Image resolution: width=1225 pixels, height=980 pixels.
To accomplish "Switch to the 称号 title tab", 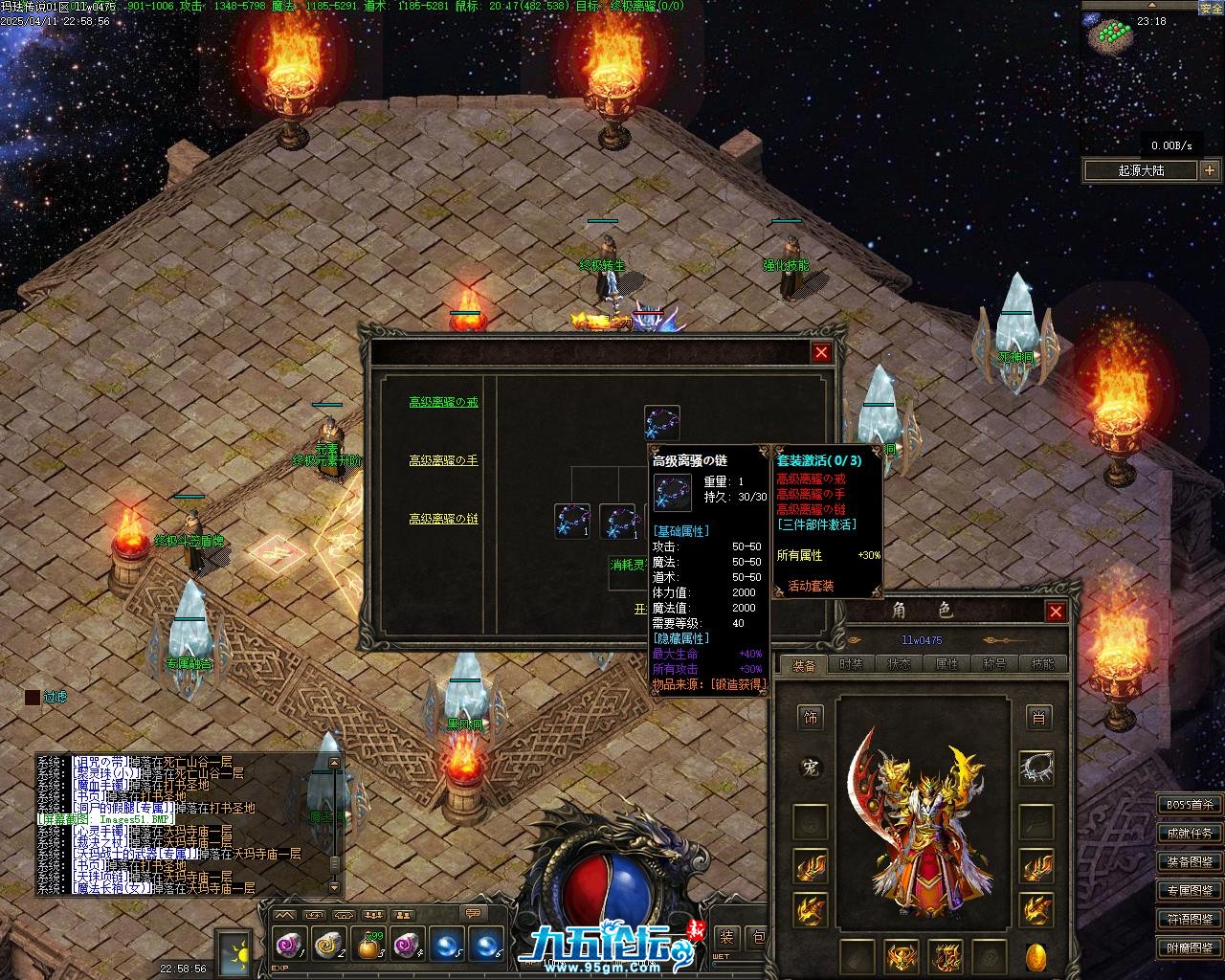I will pyautogui.click(x=994, y=664).
